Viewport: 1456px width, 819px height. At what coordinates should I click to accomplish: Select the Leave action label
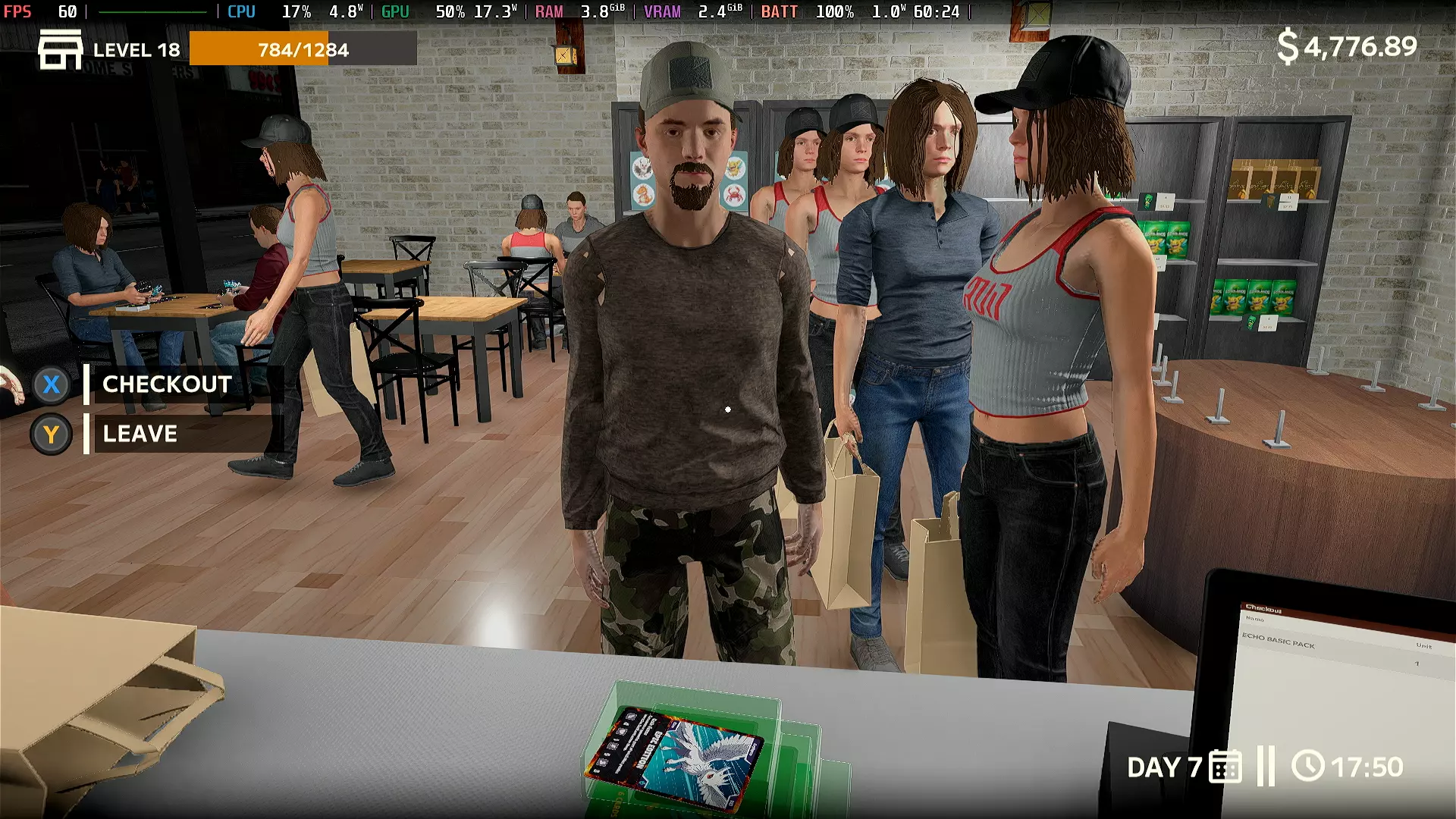point(140,434)
